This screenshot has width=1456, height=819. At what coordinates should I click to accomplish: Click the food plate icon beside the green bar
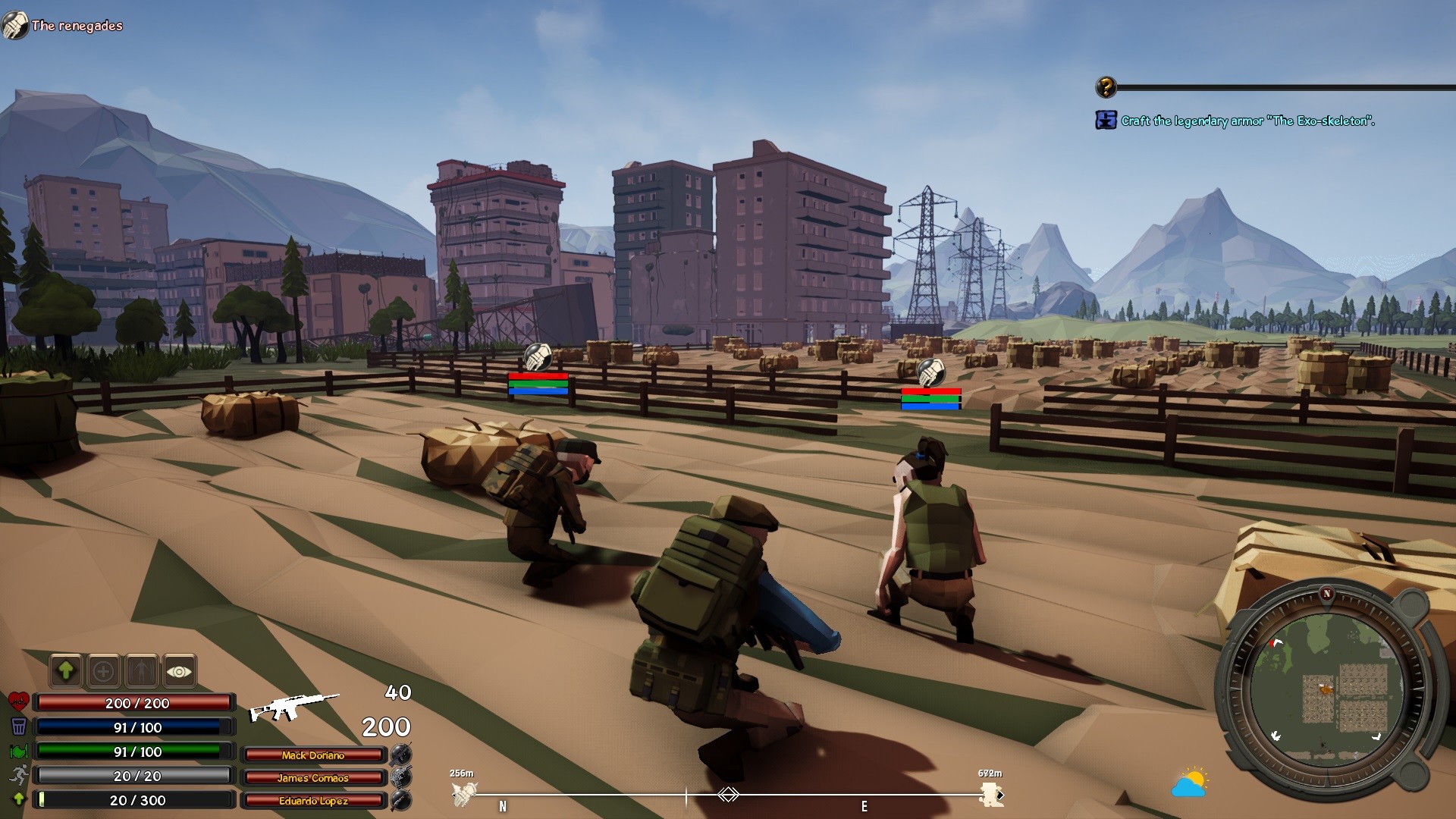coord(17,751)
